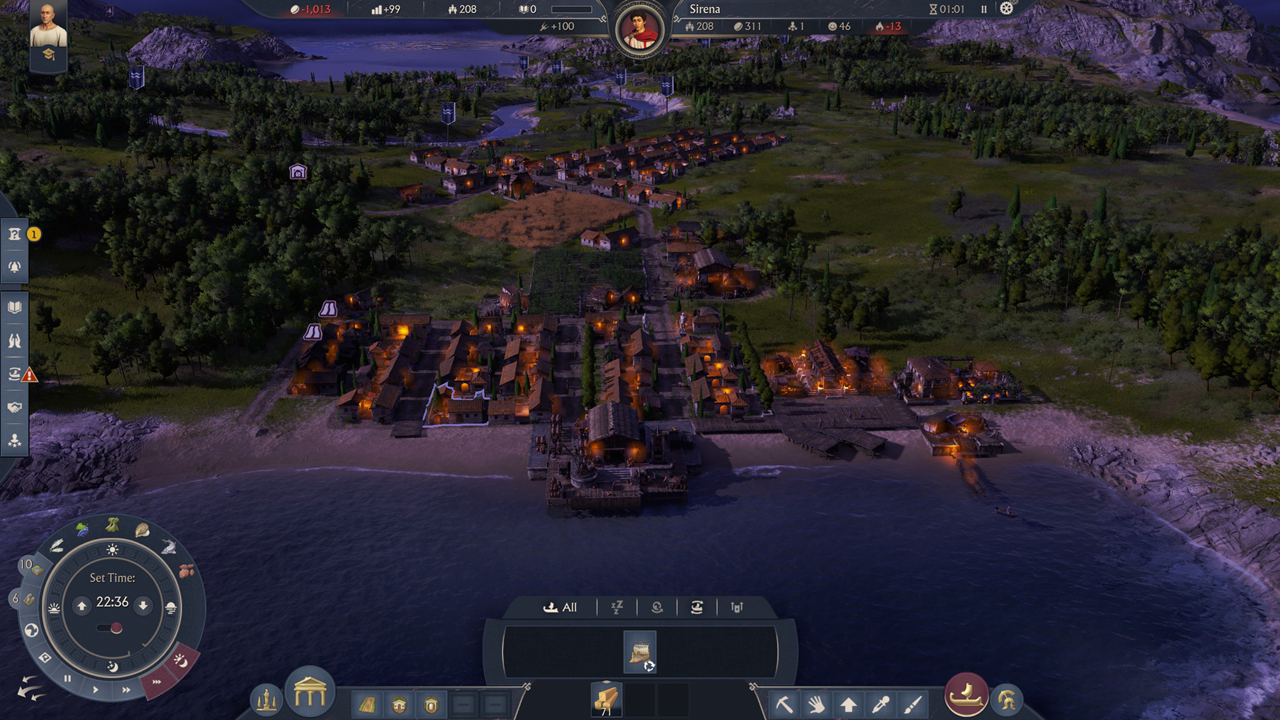Set game speed to double fast-forward
Screen dimensions: 1280x720
click(x=126, y=689)
